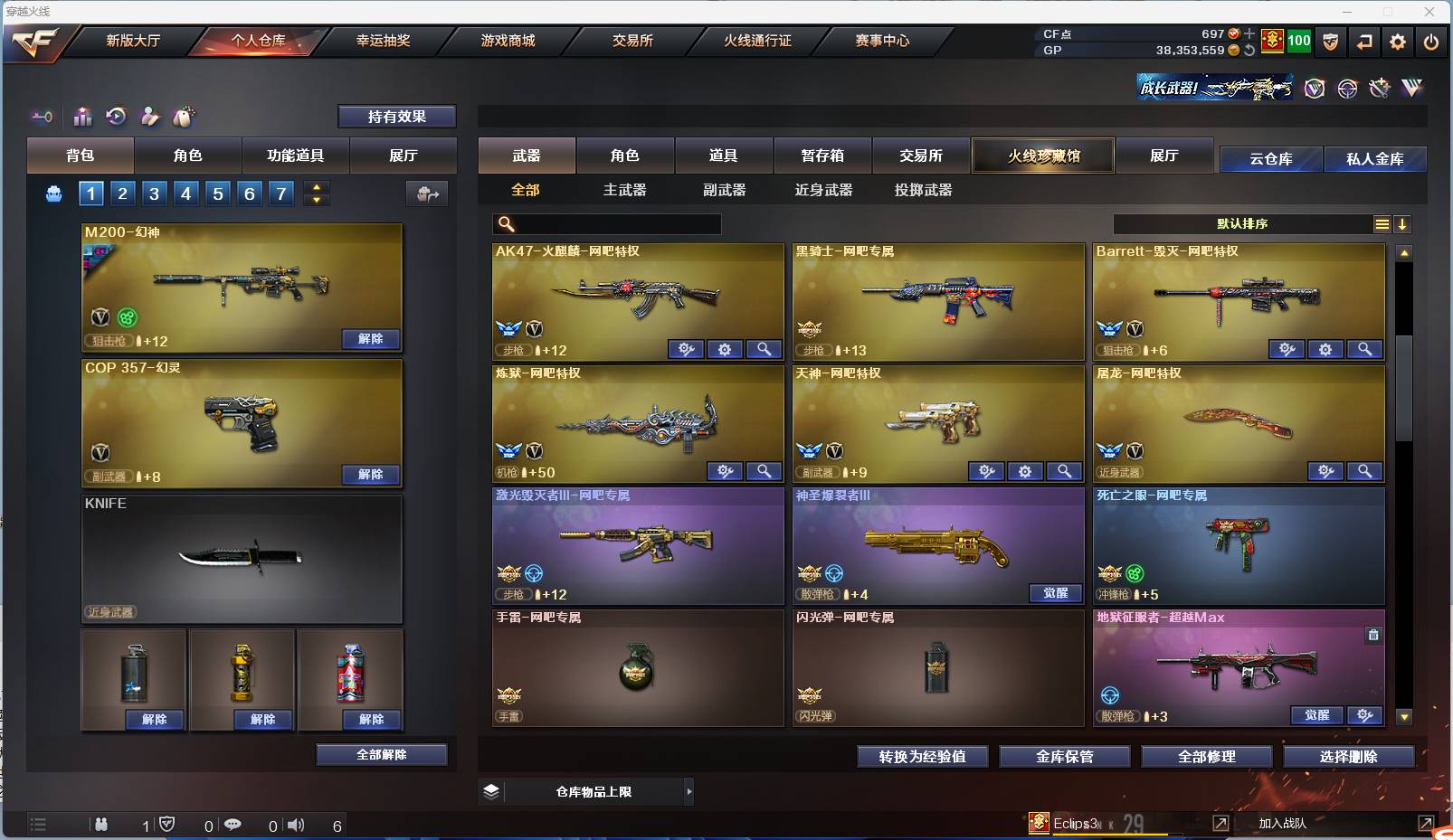
Task: Select backpack page 5
Action: (217, 193)
